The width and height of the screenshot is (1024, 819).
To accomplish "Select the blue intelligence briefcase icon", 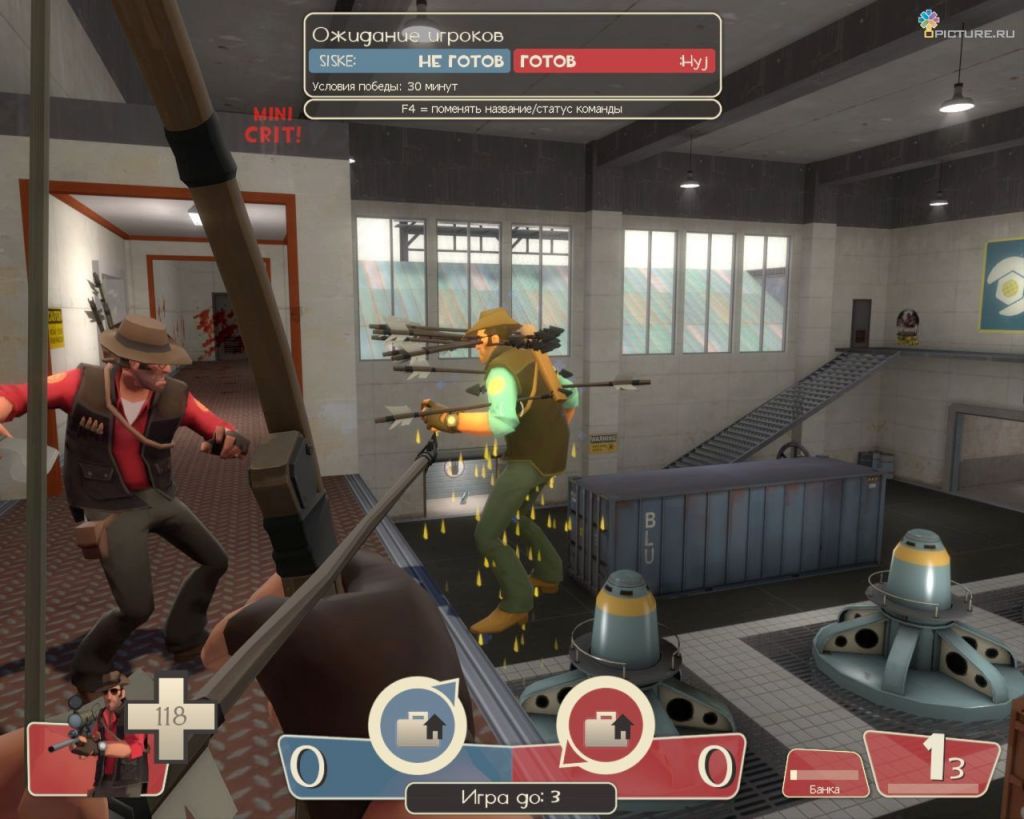I will pyautogui.click(x=417, y=727).
